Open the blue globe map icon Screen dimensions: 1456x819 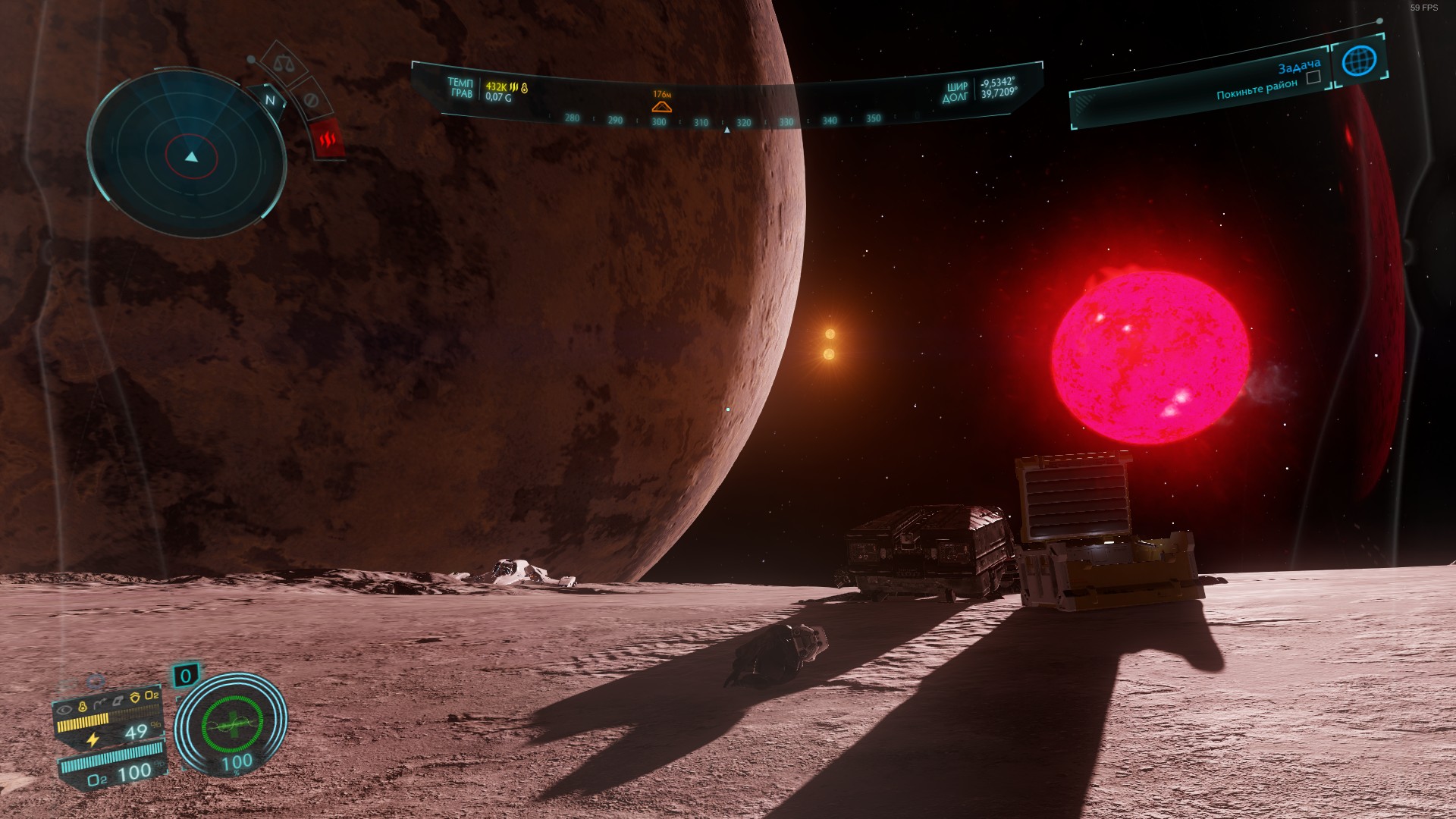point(1358,61)
